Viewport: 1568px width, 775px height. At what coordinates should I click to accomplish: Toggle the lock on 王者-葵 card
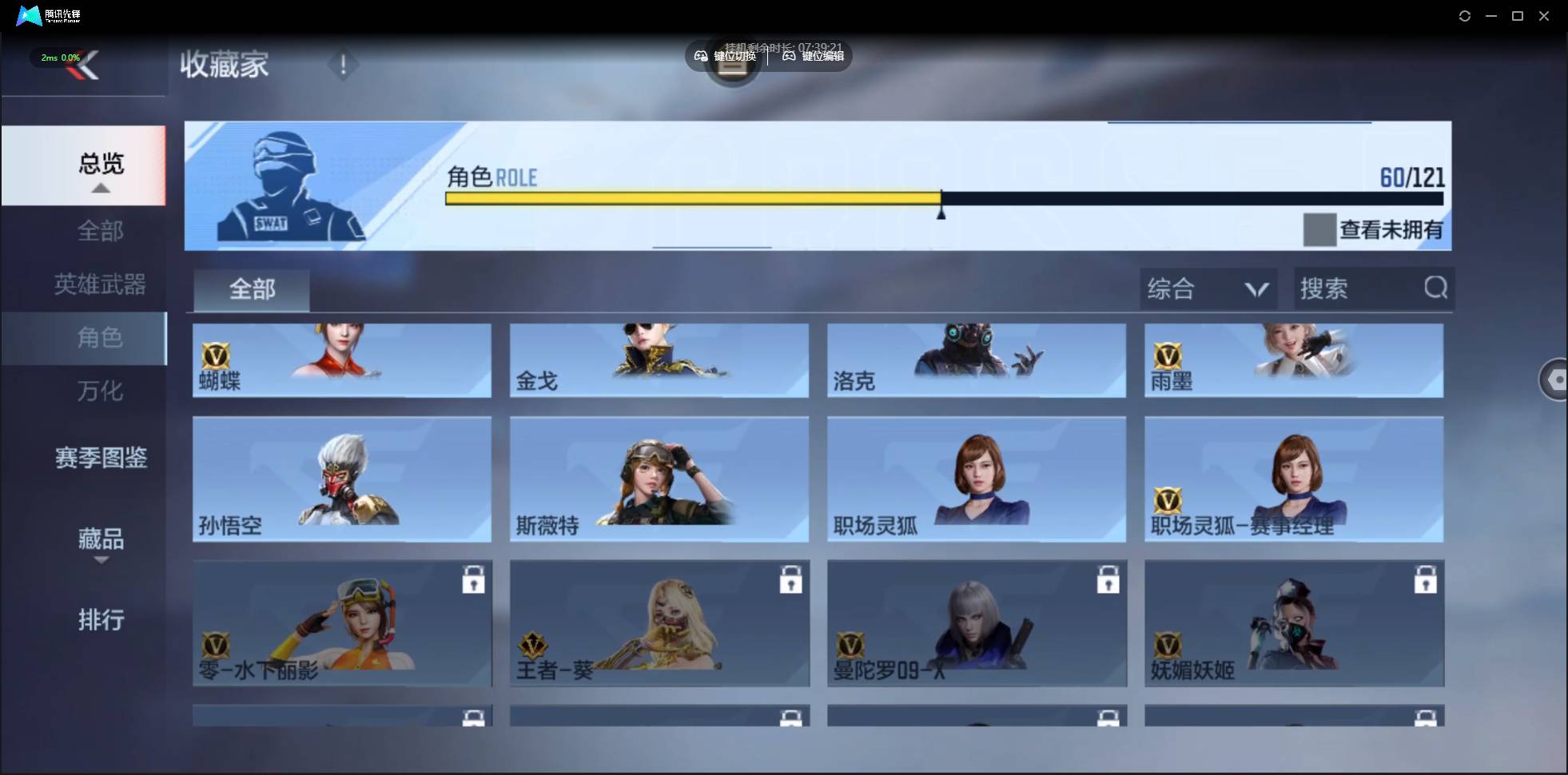[791, 581]
